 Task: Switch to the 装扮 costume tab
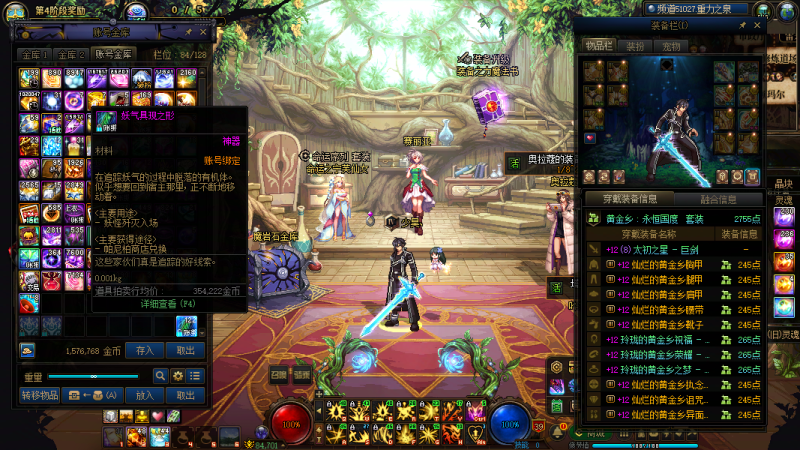[635, 46]
